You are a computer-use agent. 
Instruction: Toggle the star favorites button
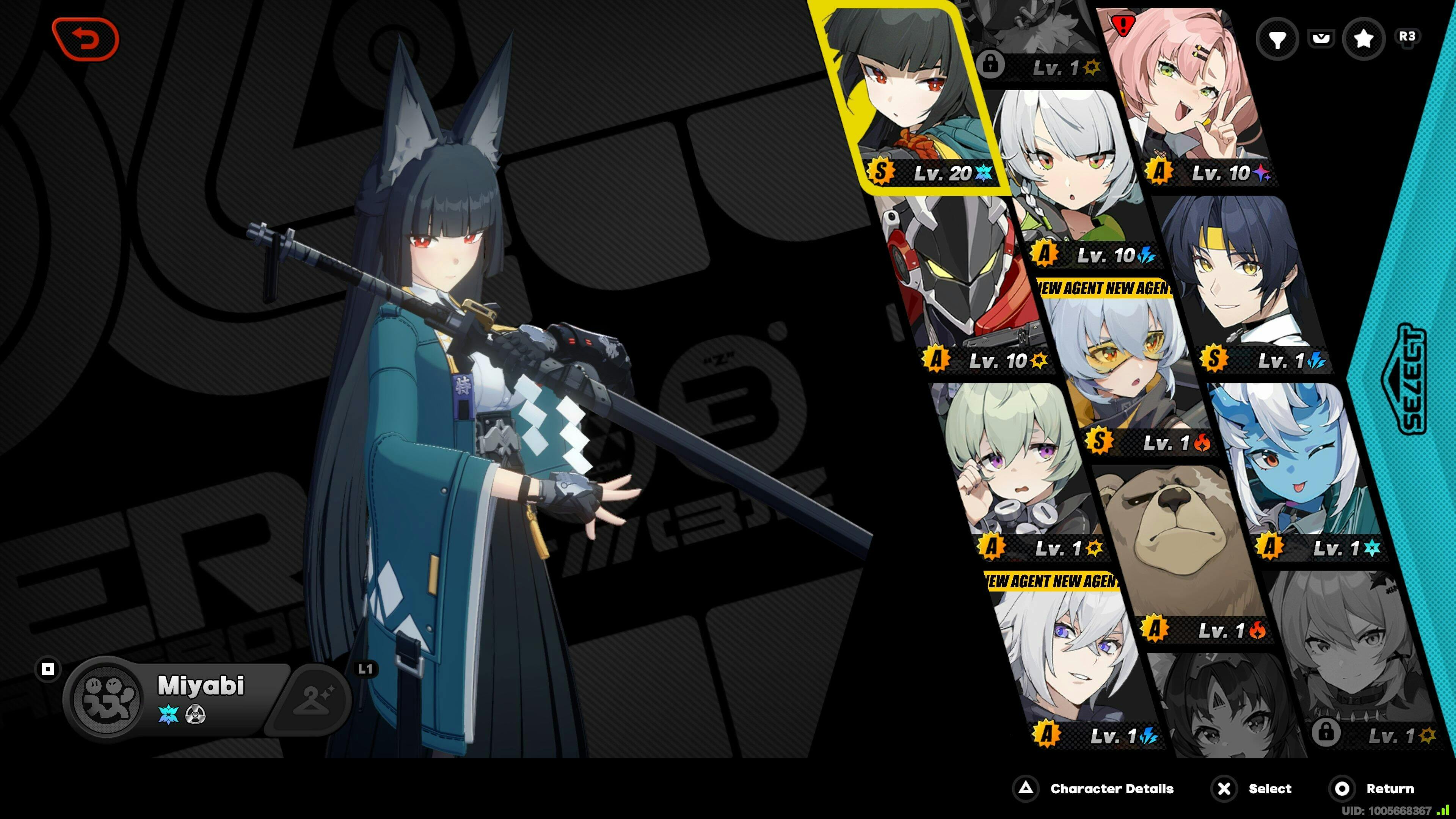(1363, 38)
